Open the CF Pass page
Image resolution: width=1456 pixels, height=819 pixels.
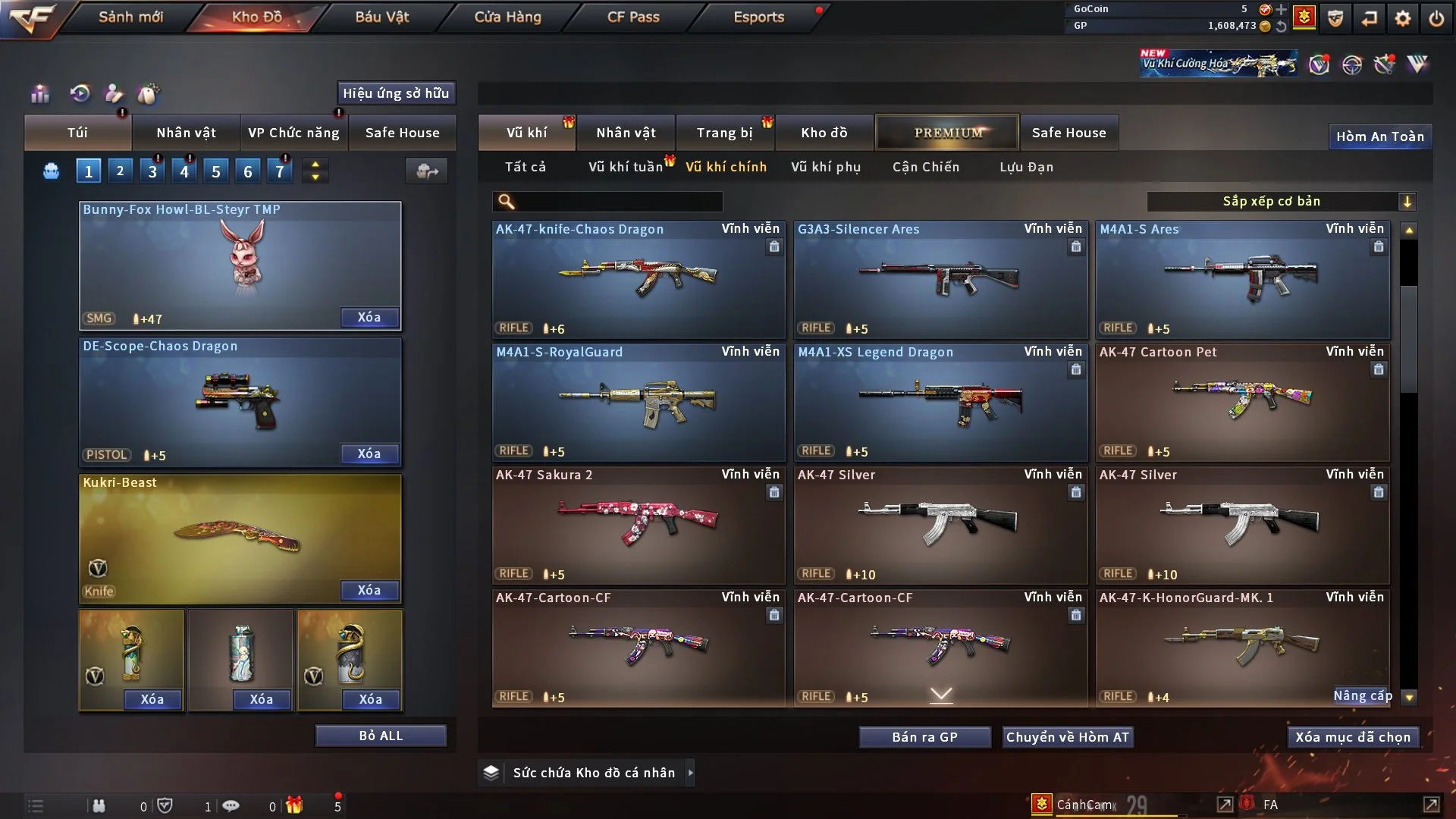[x=633, y=17]
